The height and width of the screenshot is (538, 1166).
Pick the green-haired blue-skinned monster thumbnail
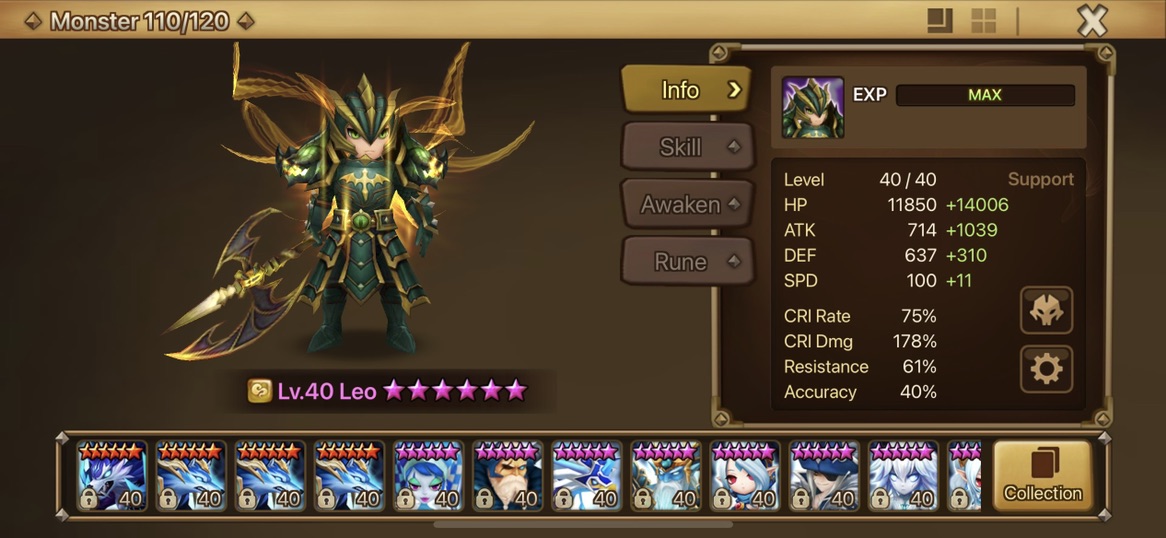coord(428,475)
